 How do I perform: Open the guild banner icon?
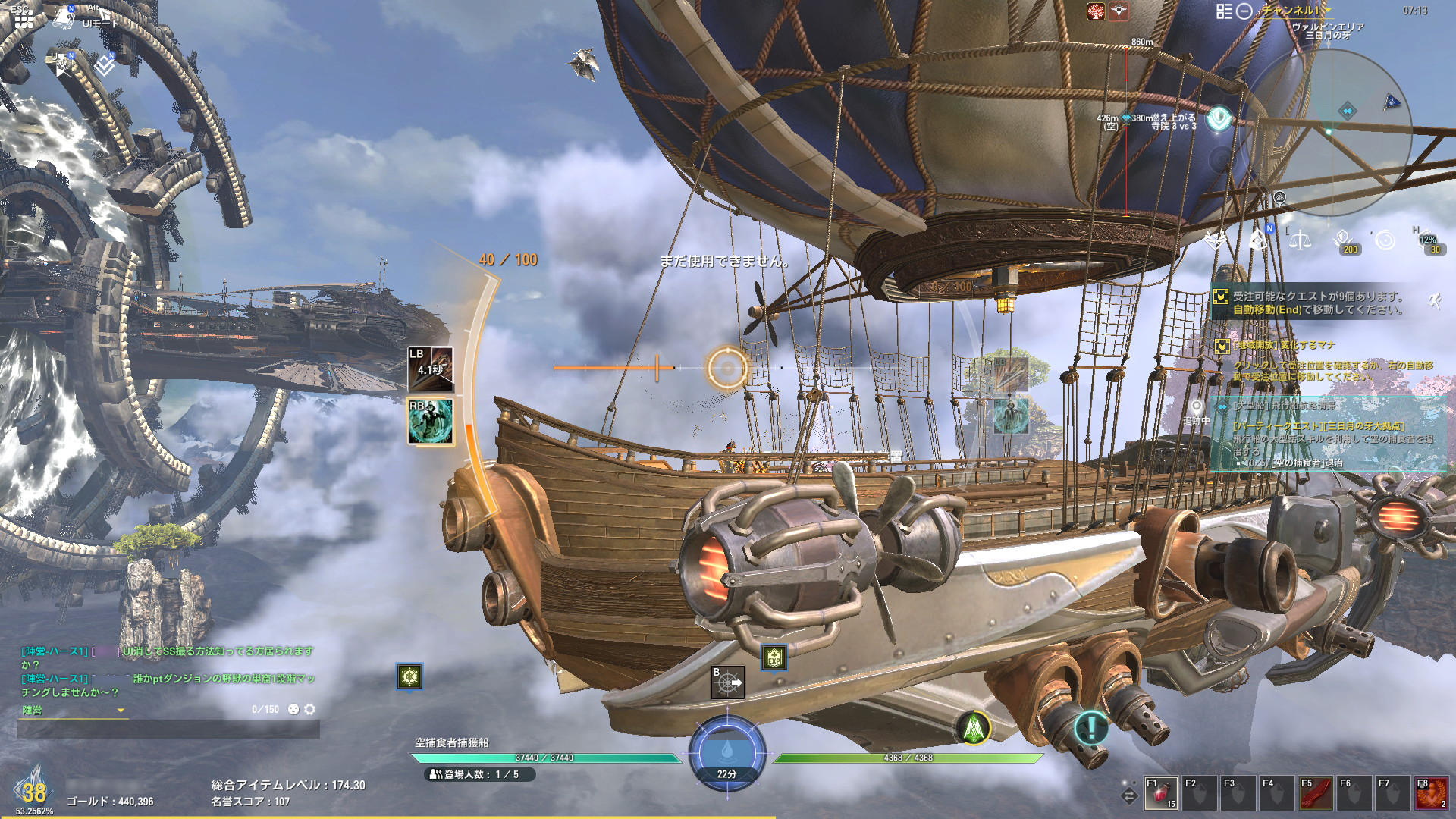tap(64, 66)
